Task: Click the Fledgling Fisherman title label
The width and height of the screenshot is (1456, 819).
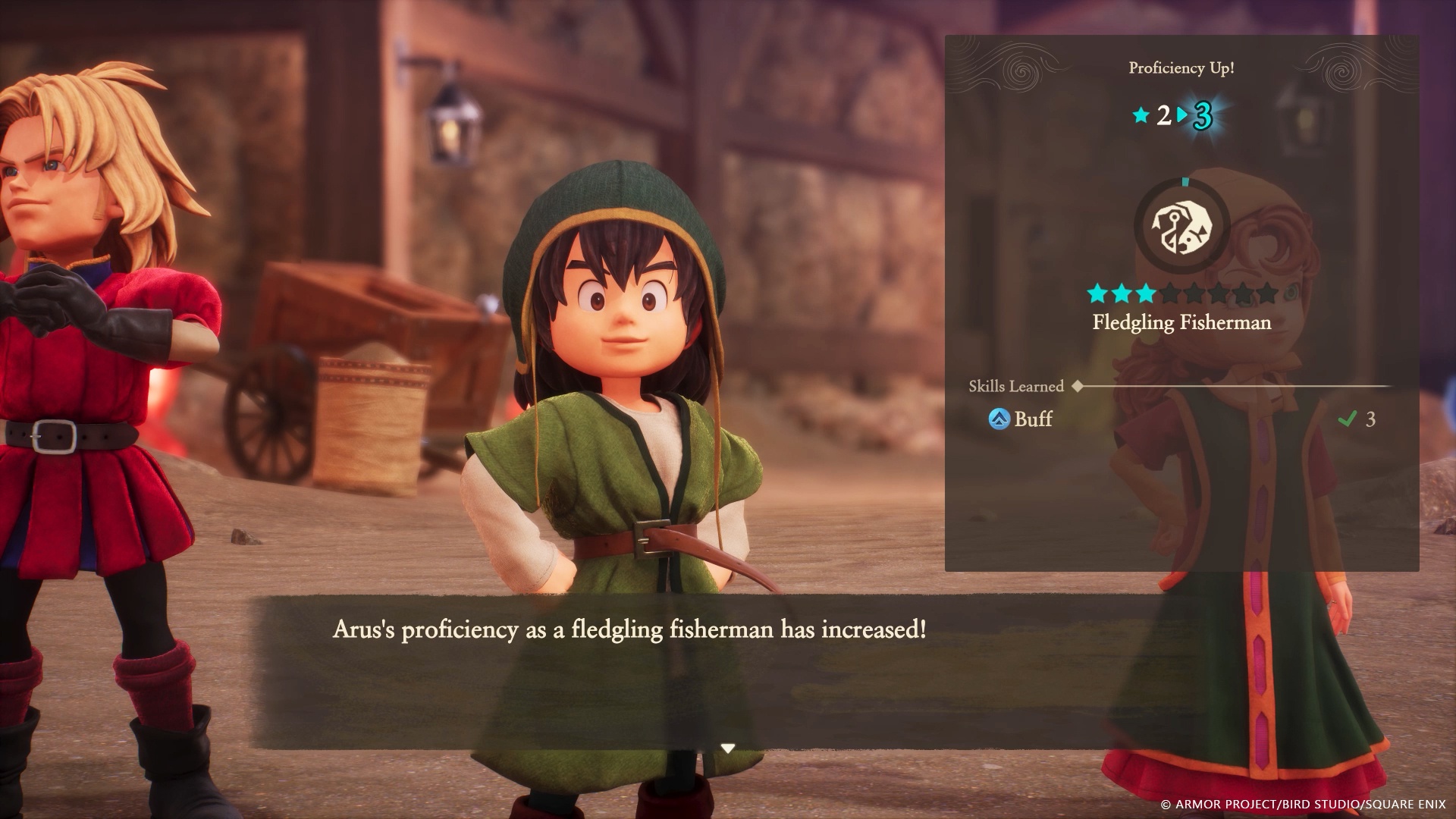Action: pyautogui.click(x=1182, y=322)
